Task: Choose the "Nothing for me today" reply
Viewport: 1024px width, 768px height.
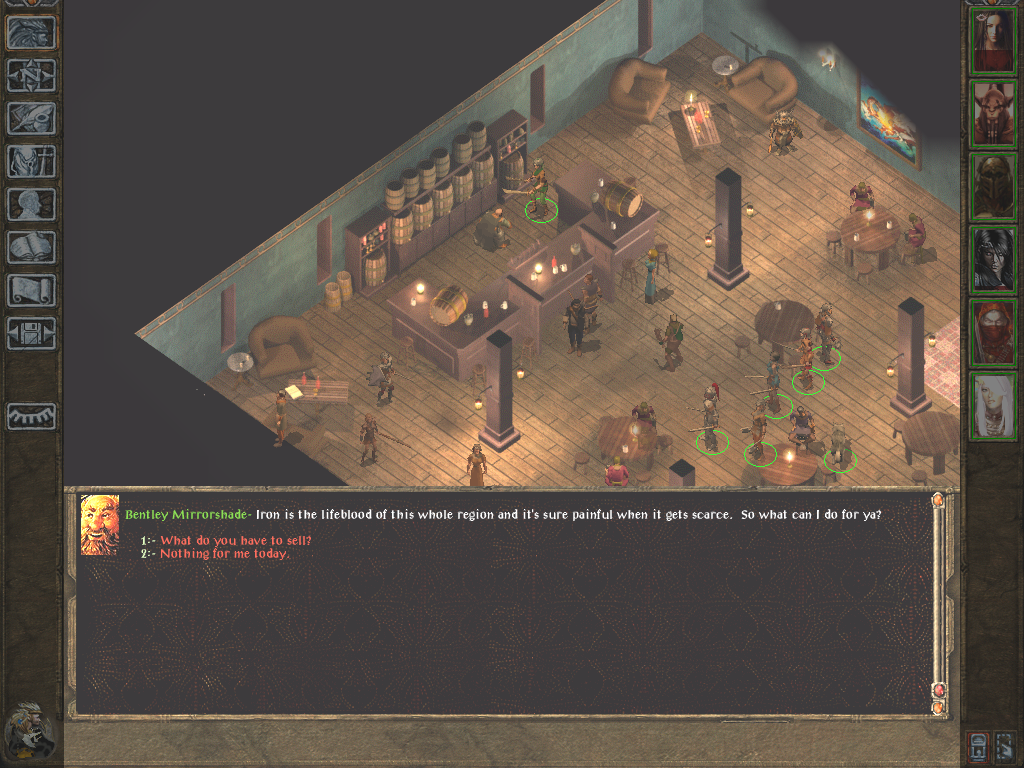Action: point(225,554)
